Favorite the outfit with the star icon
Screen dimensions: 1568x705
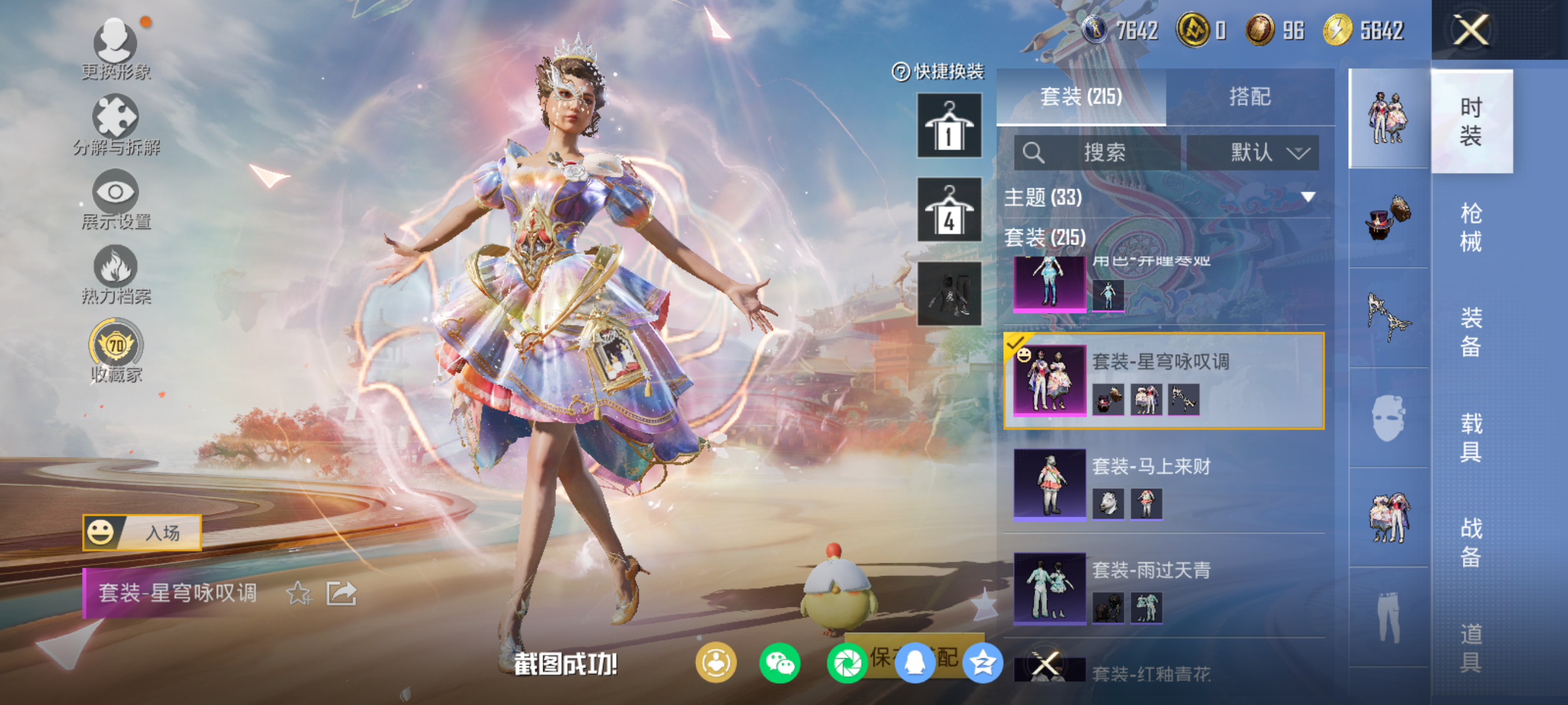(298, 593)
